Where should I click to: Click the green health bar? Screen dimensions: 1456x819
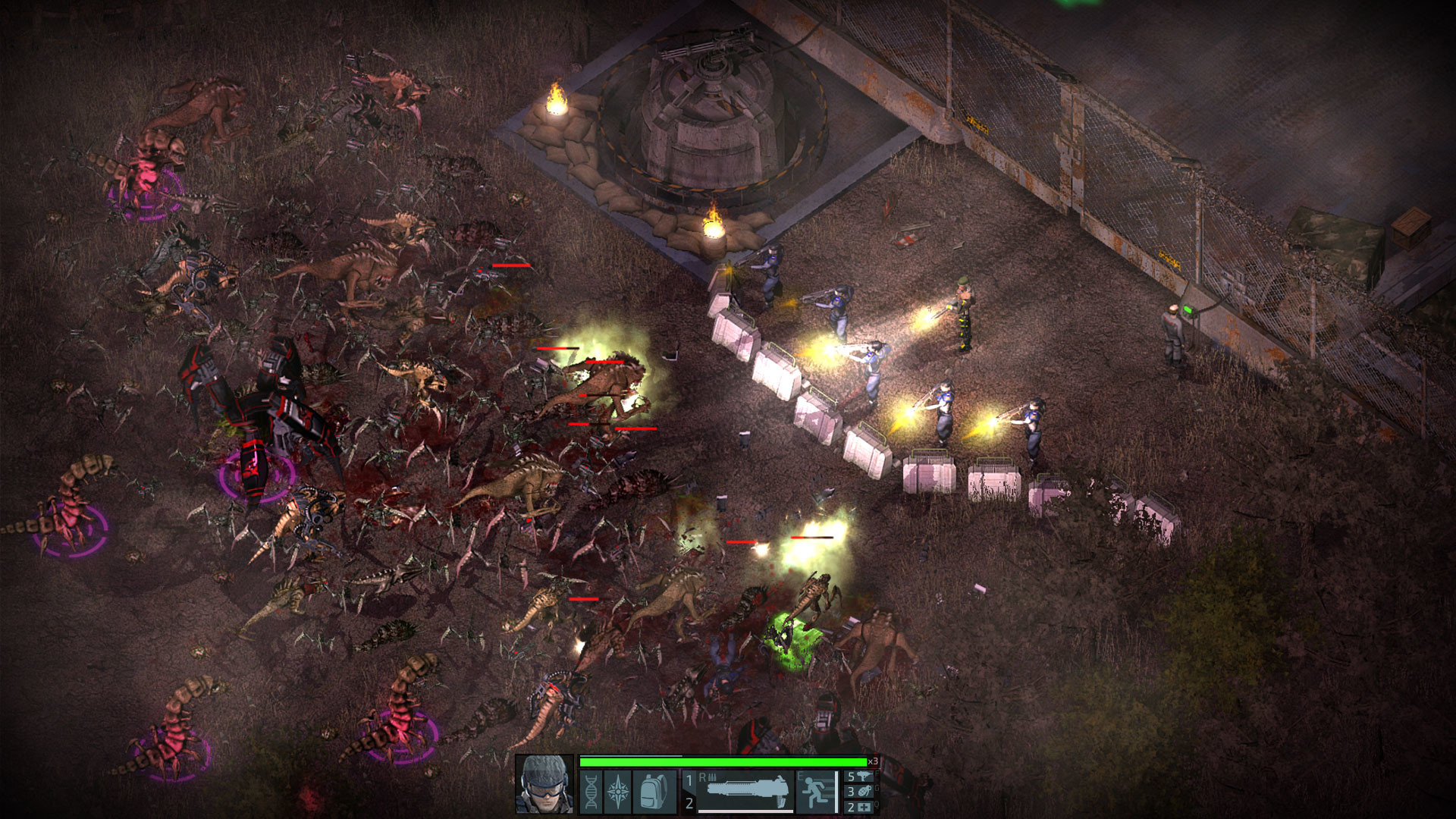[x=720, y=763]
